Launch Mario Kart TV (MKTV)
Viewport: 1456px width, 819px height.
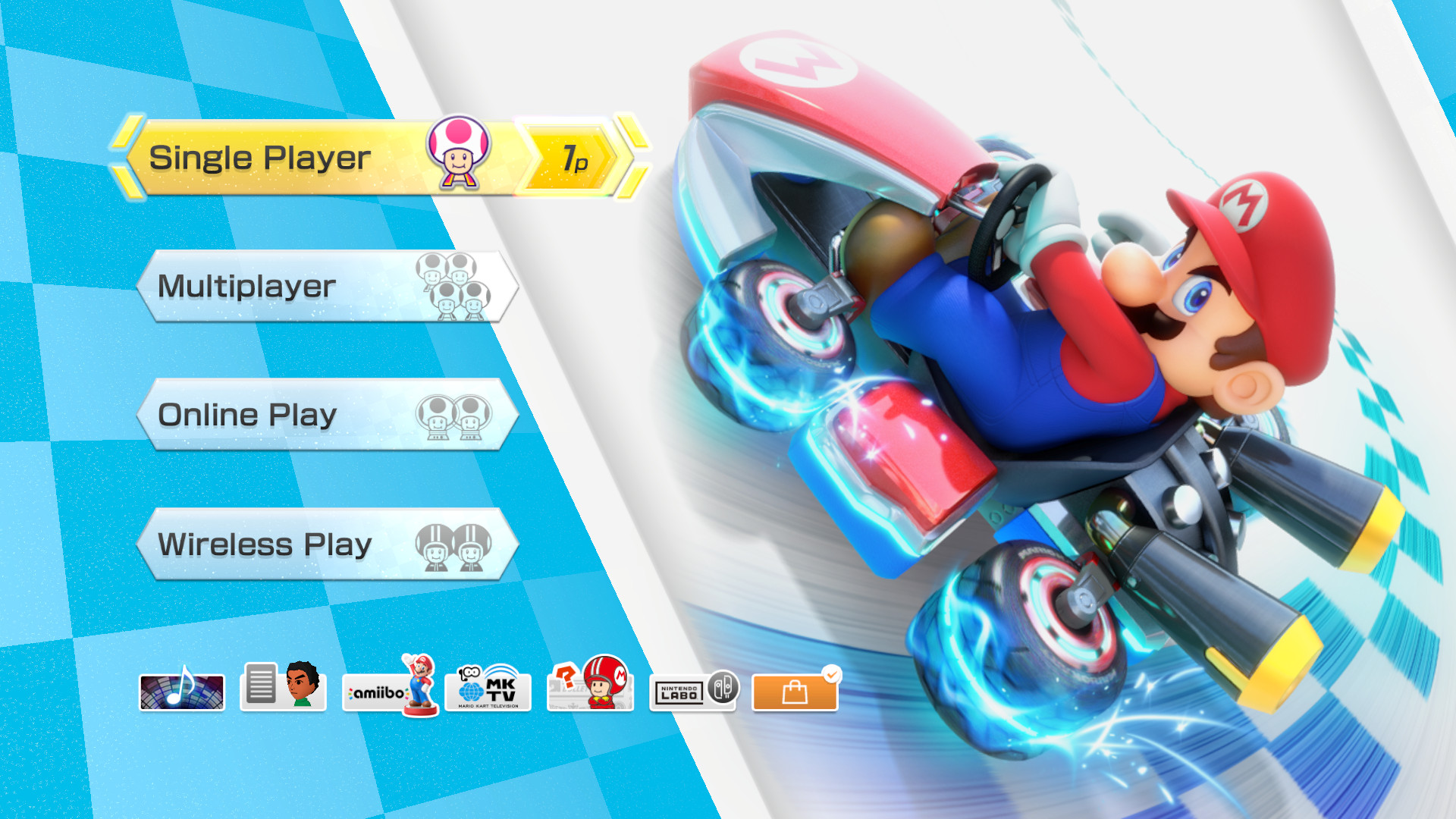pyautogui.click(x=489, y=692)
